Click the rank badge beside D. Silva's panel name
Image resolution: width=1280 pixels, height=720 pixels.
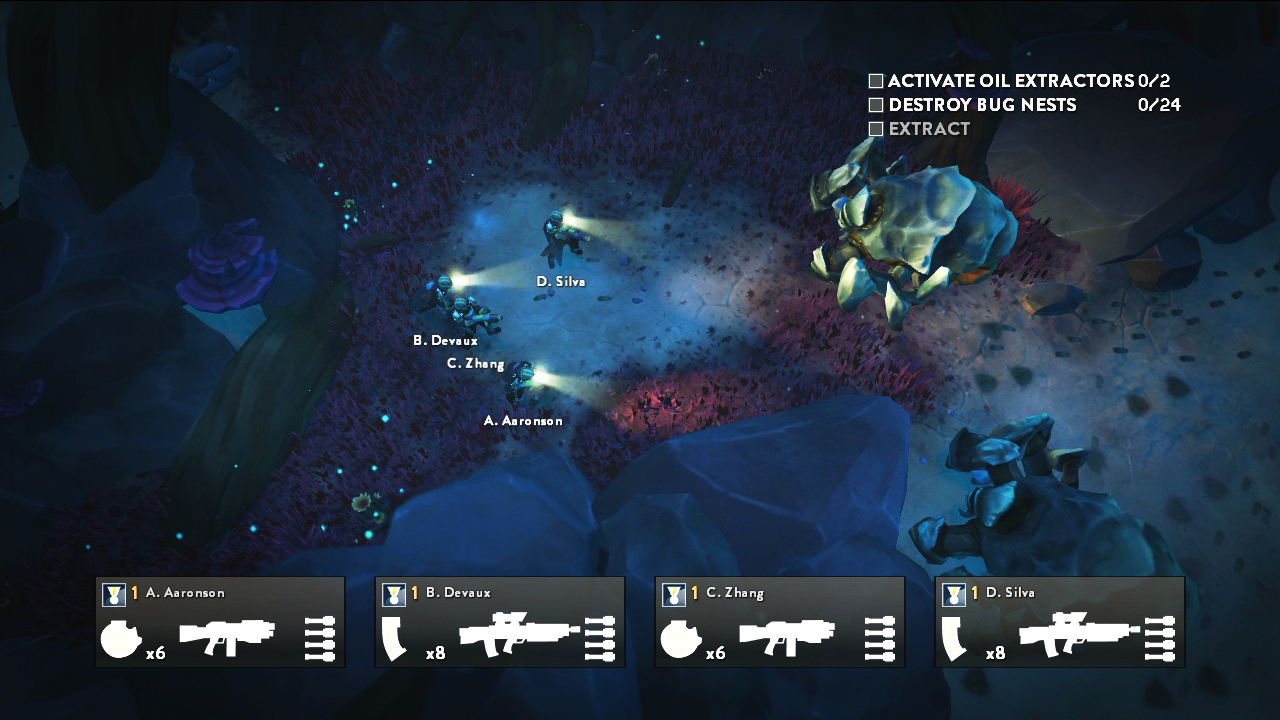coord(953,594)
